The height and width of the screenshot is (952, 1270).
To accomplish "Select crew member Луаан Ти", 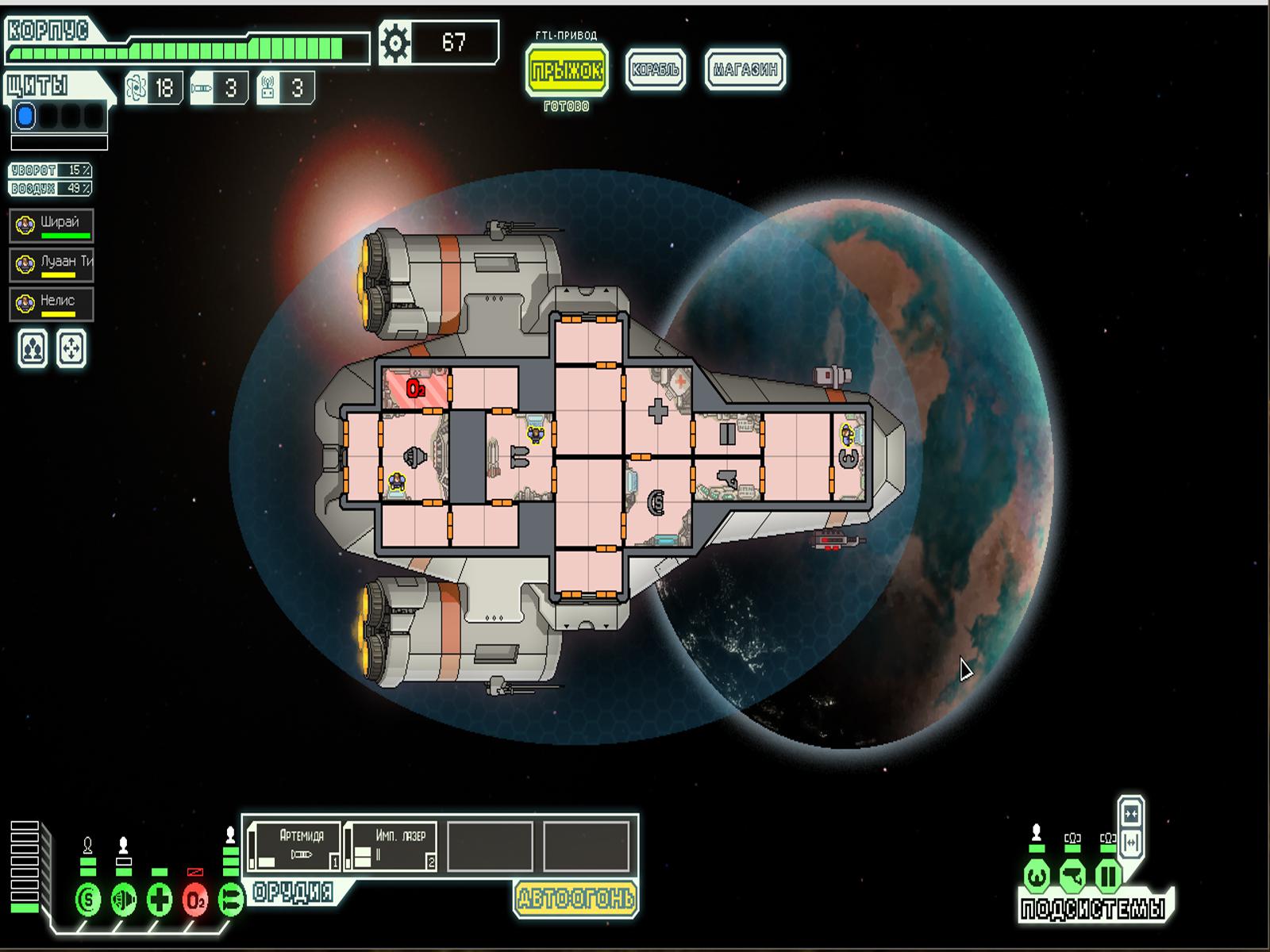I will [52, 264].
